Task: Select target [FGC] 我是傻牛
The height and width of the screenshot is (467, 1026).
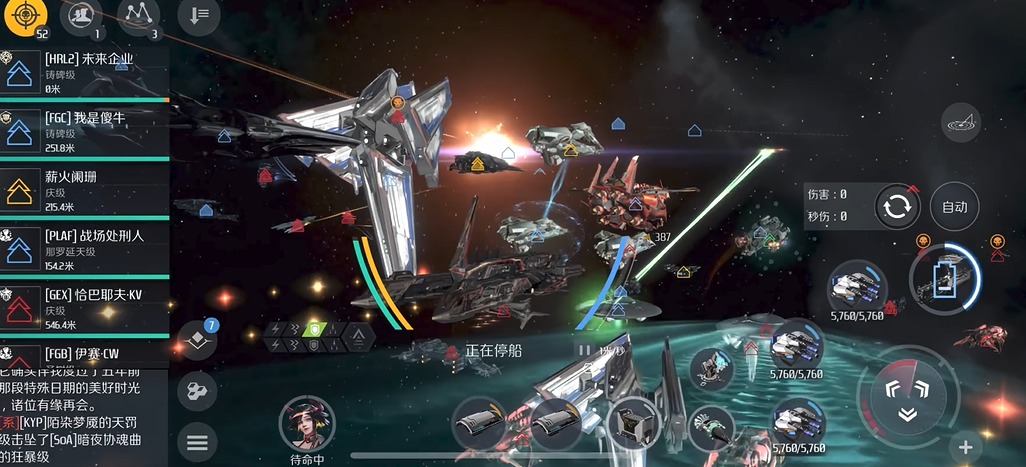Action: 84,131
